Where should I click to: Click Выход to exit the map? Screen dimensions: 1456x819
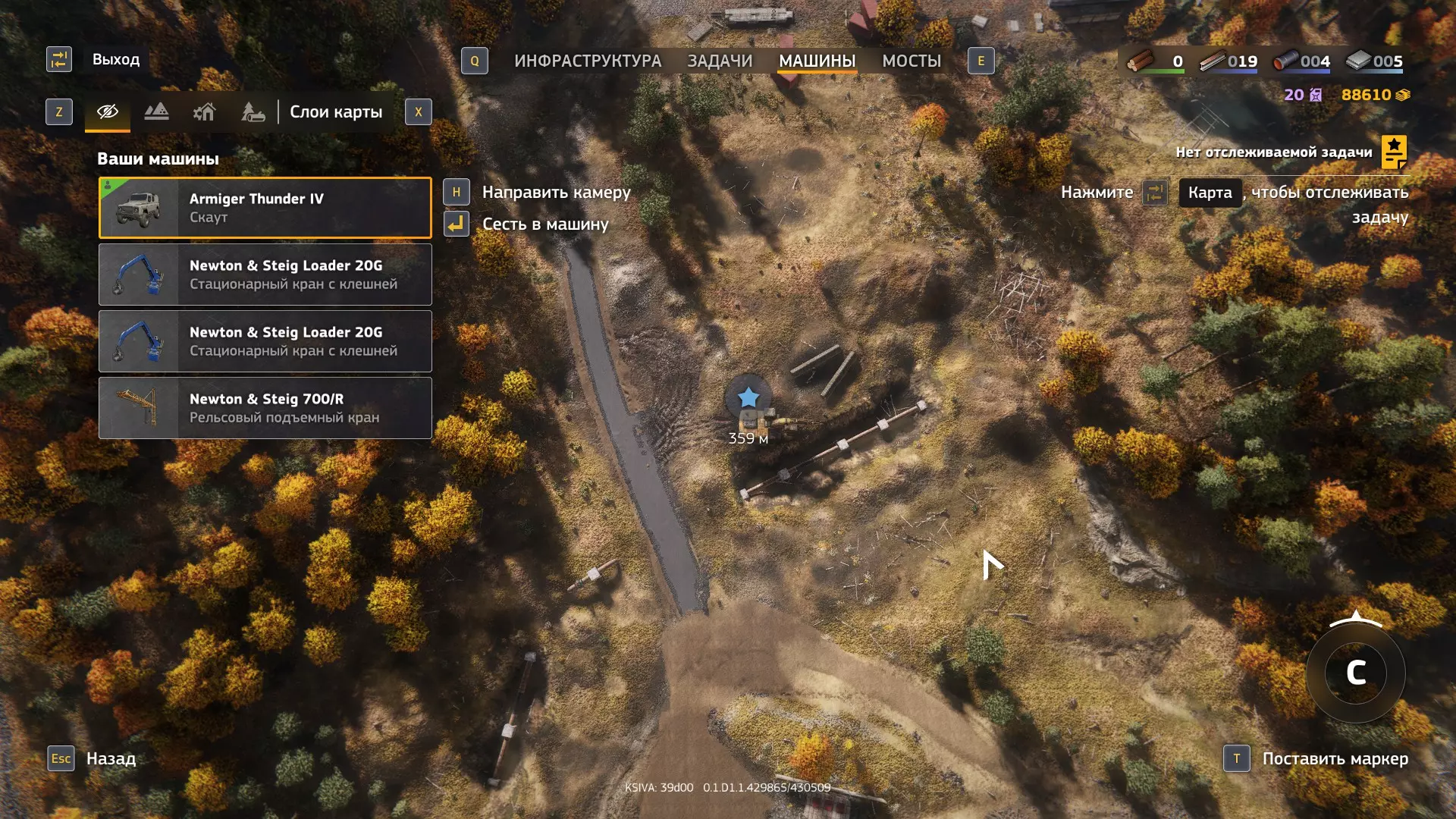pos(115,59)
